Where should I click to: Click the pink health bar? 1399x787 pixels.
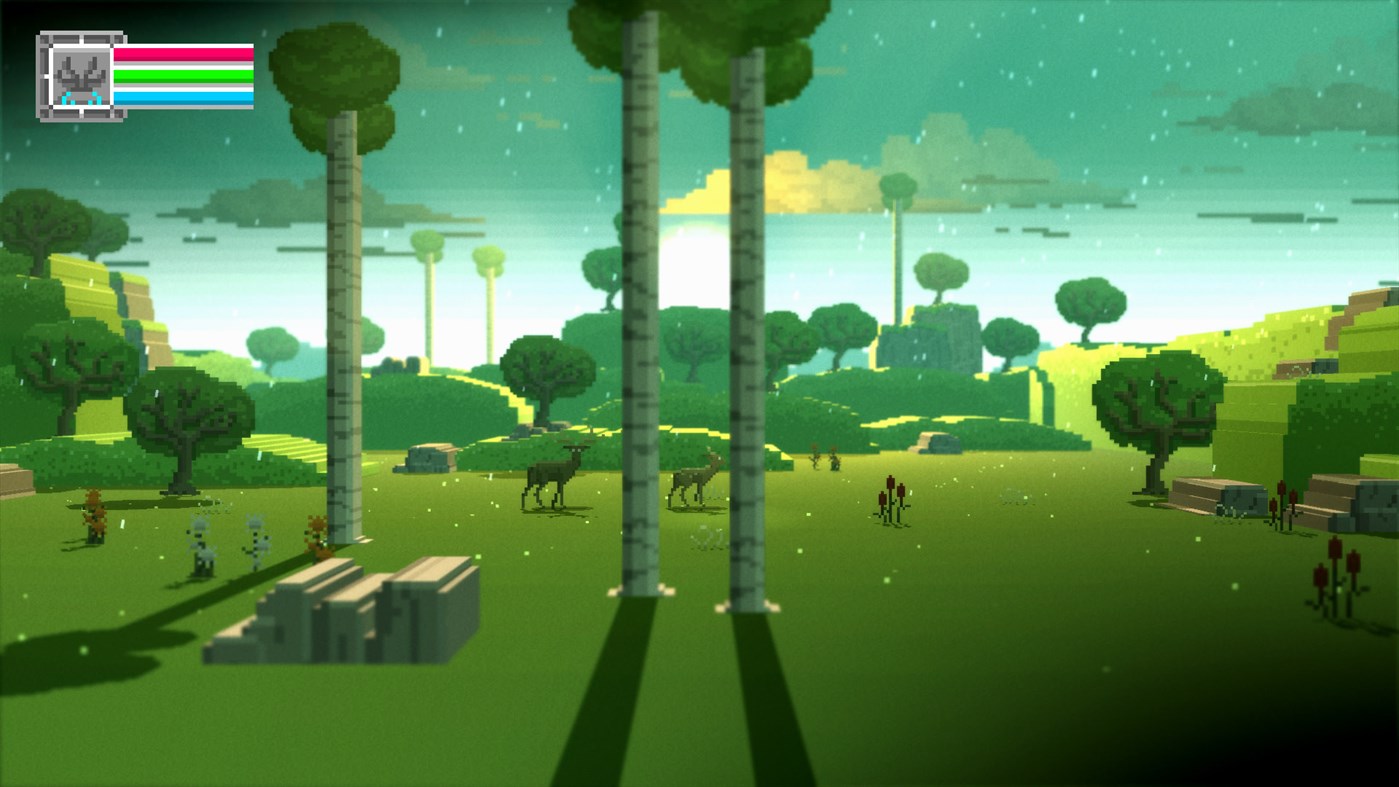pyautogui.click(x=185, y=56)
